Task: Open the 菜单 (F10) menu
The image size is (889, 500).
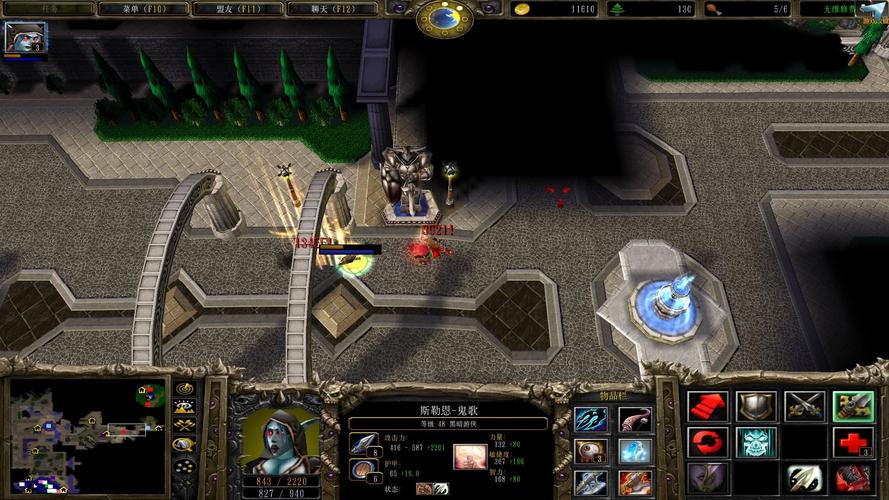Action: click(146, 9)
